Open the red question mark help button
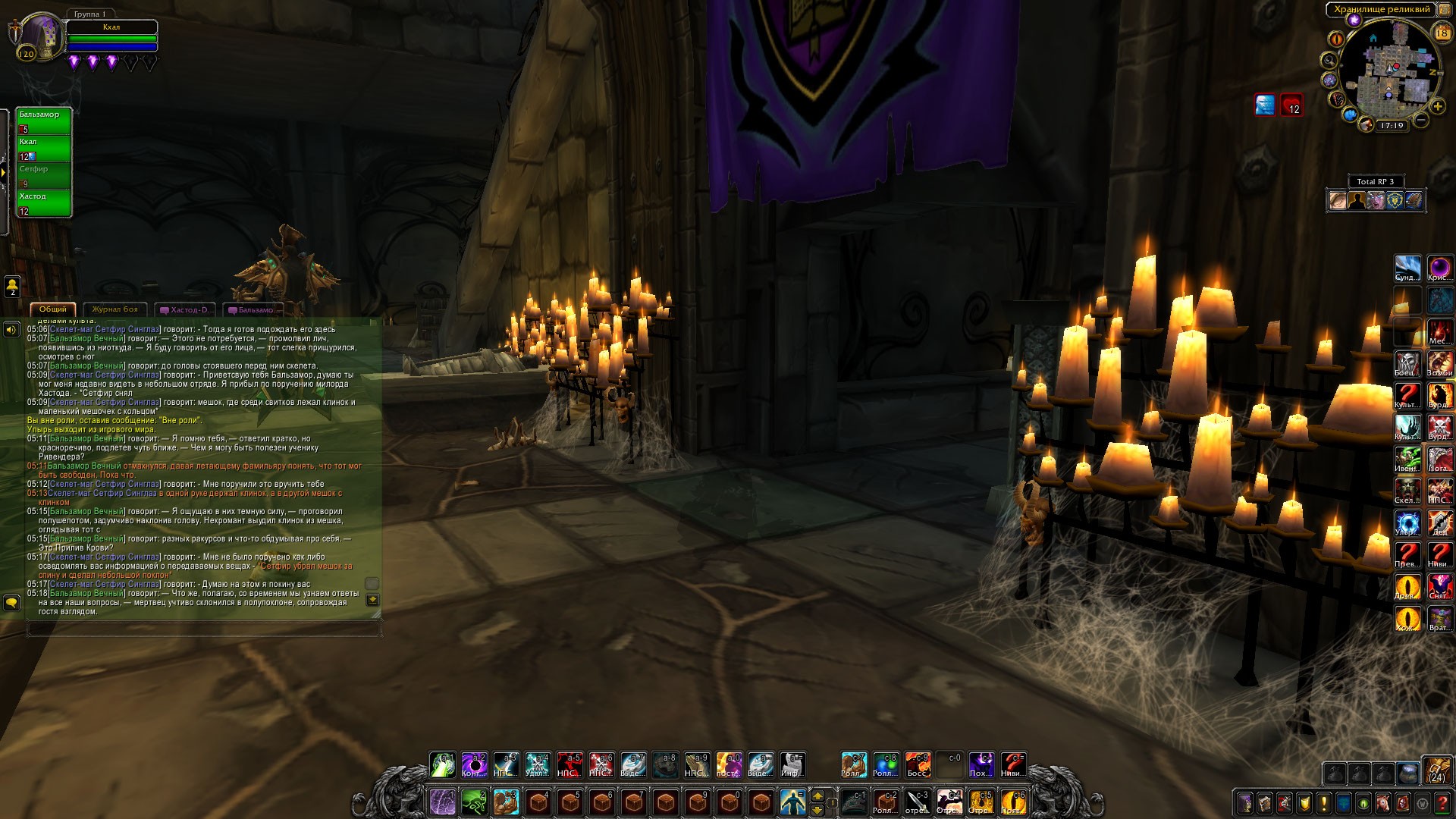This screenshot has height=819, width=1456. coord(1442,802)
